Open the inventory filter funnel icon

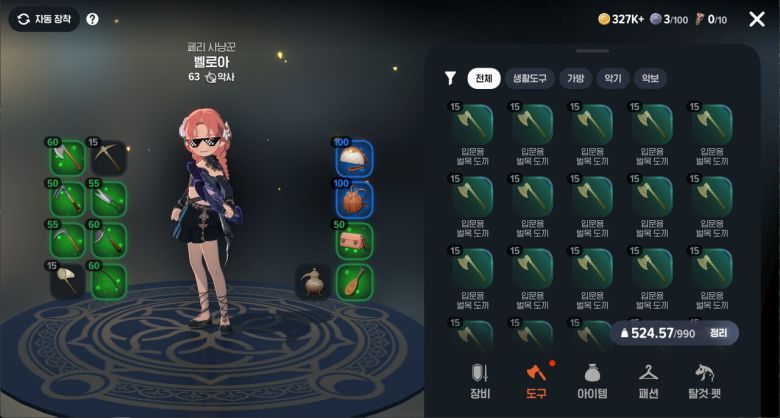point(450,78)
